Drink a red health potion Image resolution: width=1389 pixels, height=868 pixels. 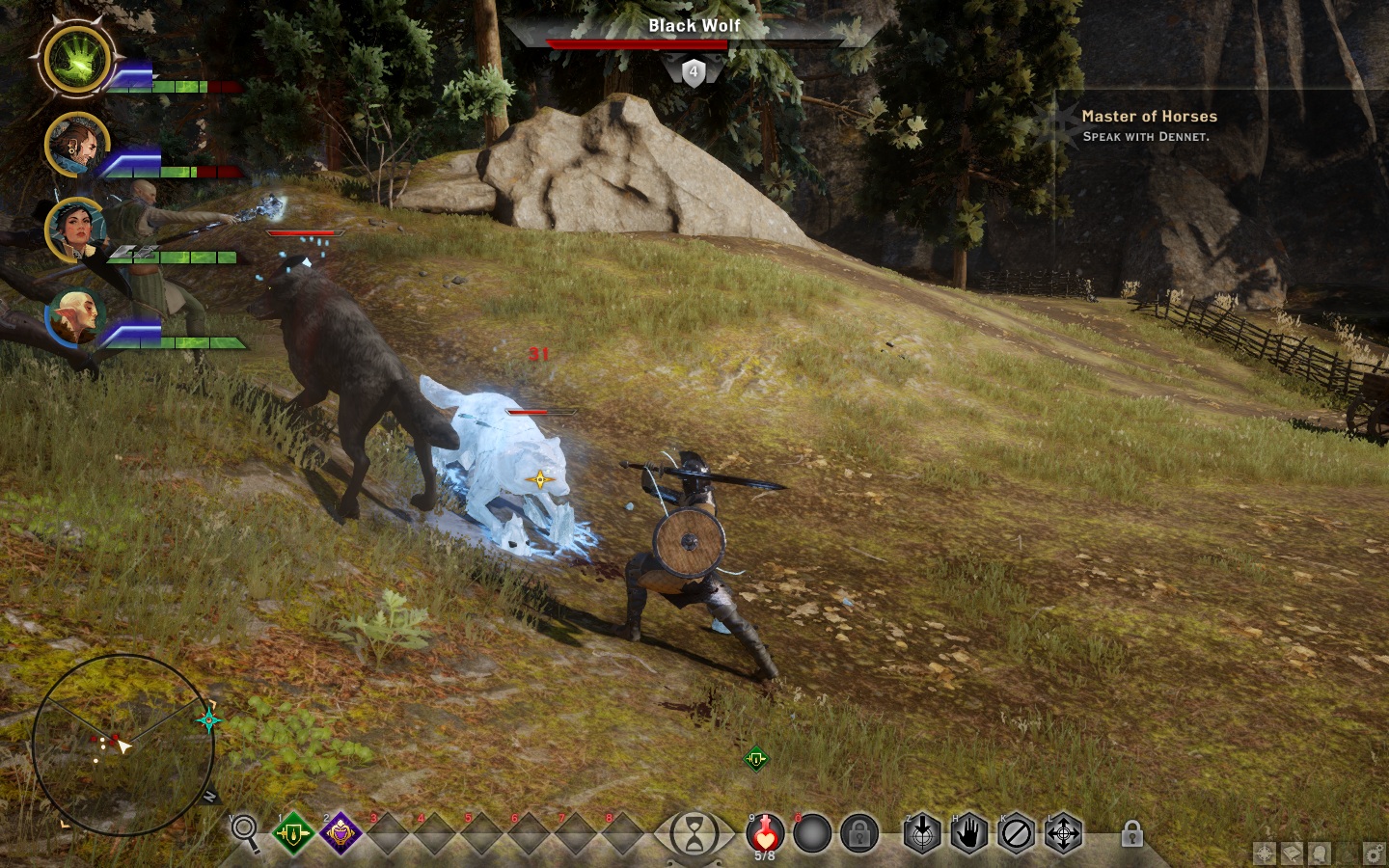tap(764, 832)
